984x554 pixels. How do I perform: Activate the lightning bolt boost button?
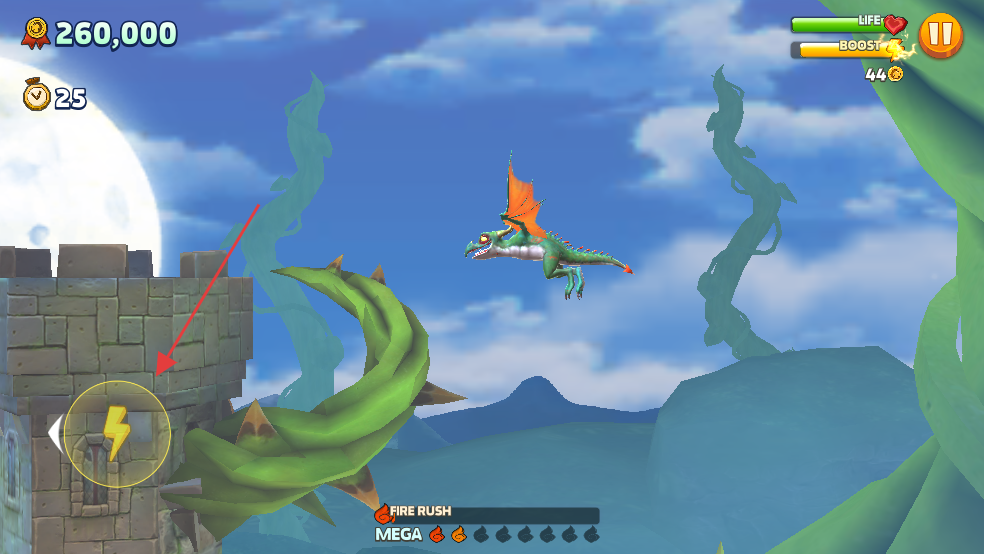coord(117,434)
